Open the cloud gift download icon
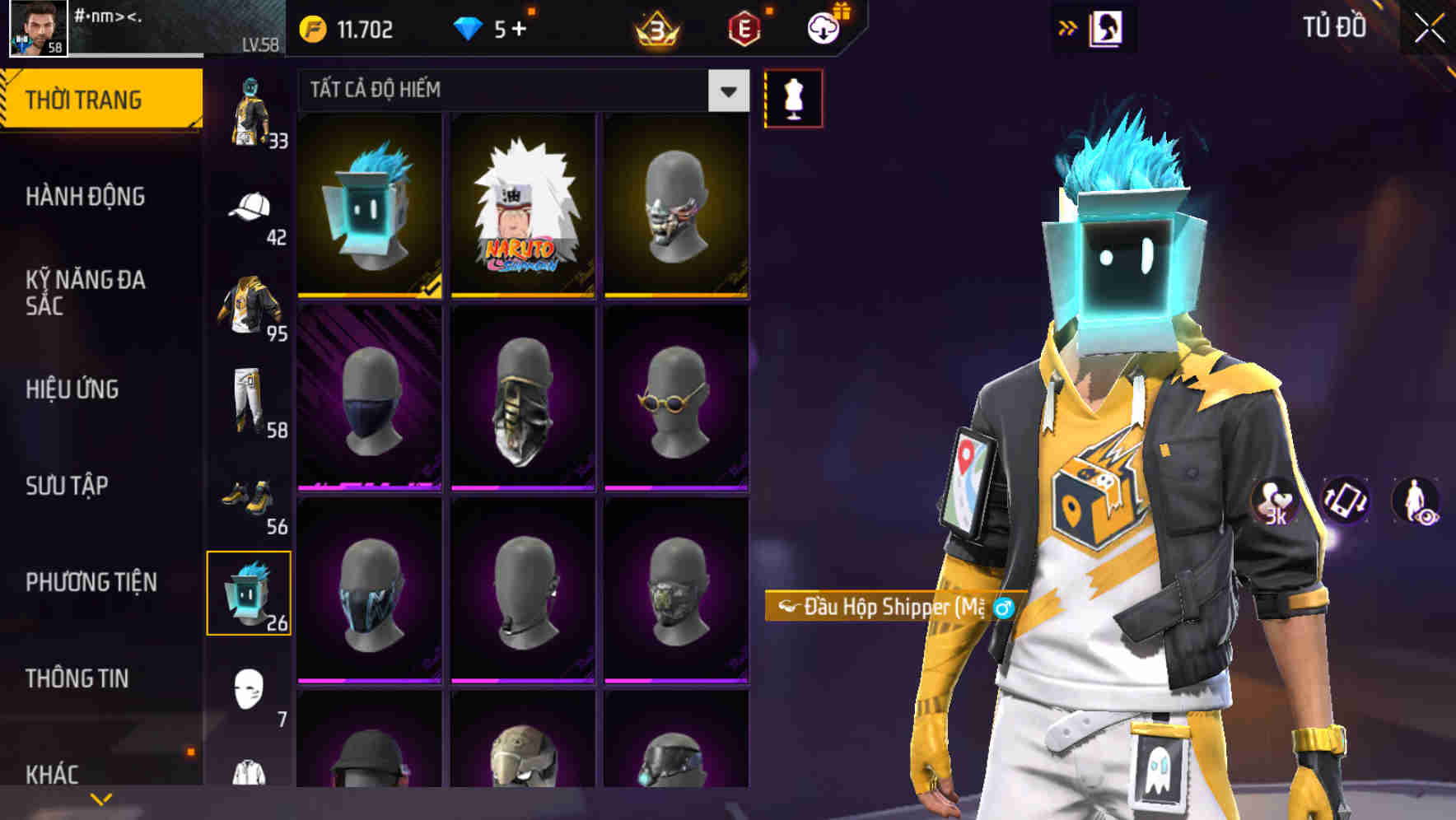Image resolution: width=1456 pixels, height=820 pixels. pyautogui.click(x=823, y=26)
